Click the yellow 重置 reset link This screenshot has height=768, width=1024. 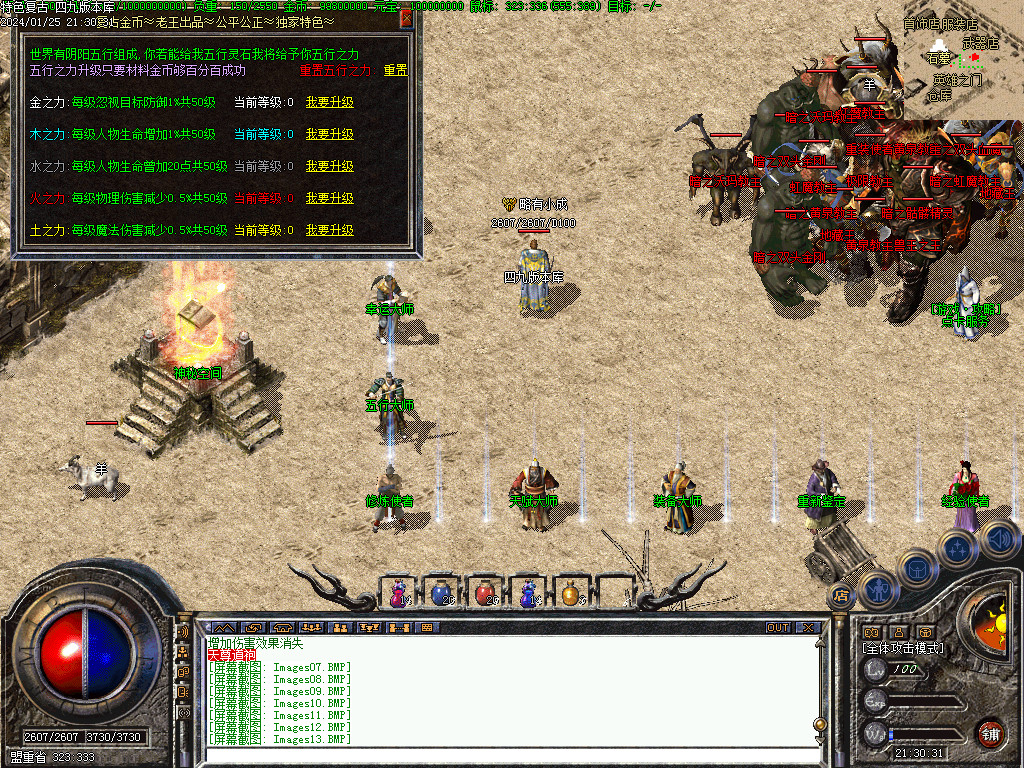396,71
